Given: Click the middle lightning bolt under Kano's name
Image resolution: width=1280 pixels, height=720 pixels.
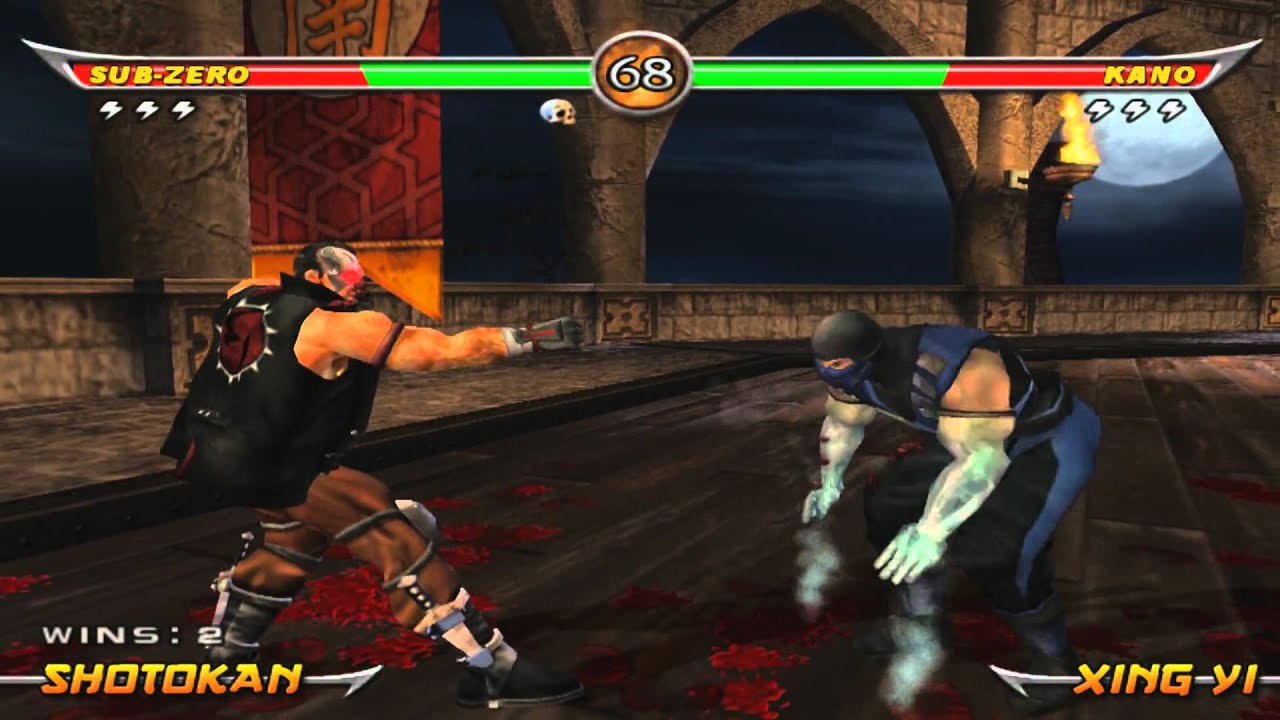Looking at the screenshot, I should (1134, 110).
